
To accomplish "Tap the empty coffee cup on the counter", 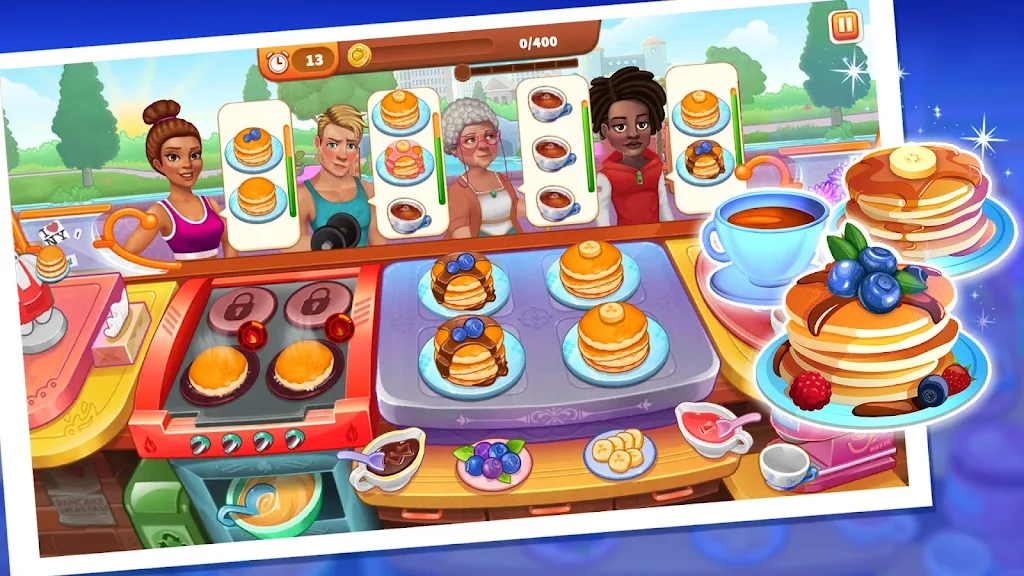I will point(786,464).
